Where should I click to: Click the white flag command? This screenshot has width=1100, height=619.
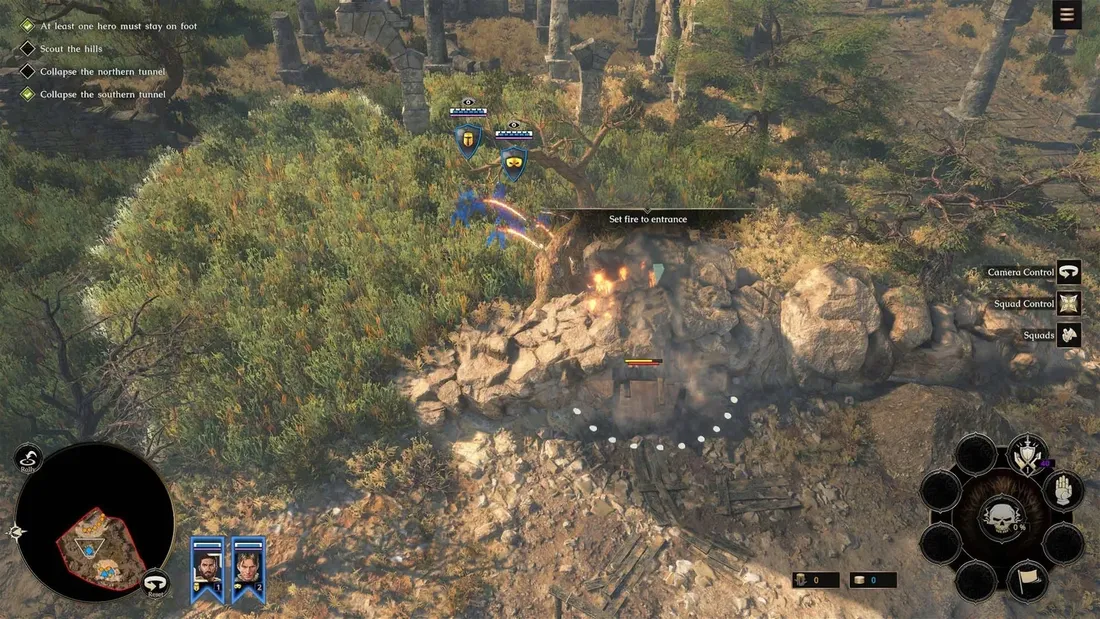(x=1027, y=580)
